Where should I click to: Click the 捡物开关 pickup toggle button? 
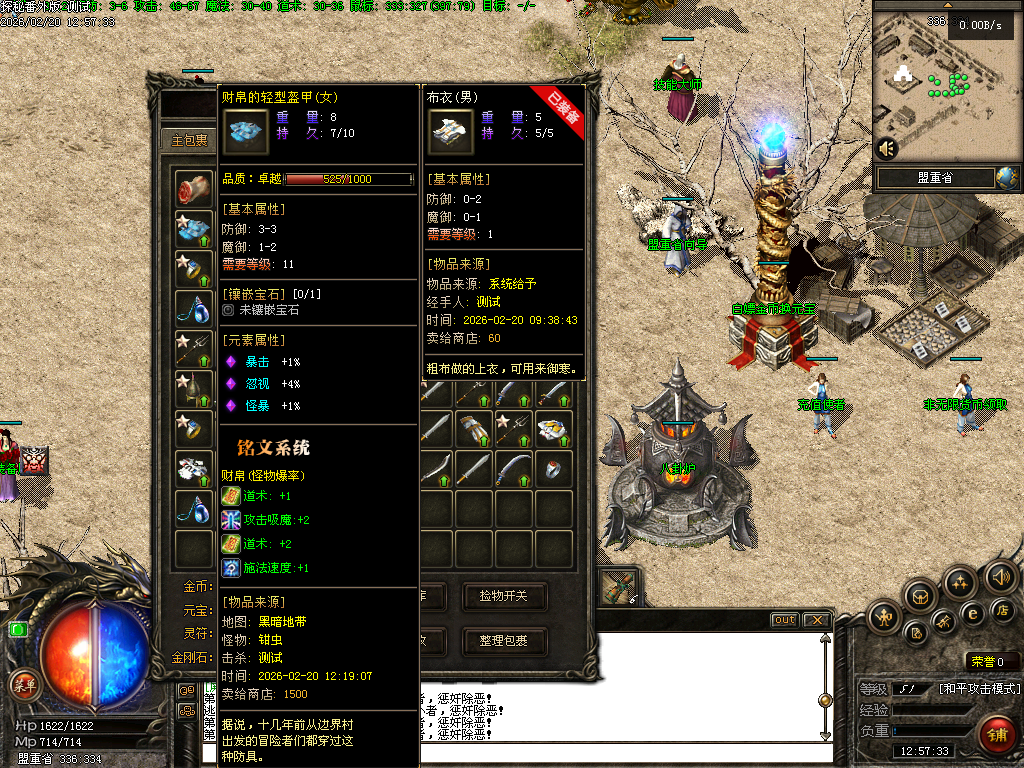(x=510, y=597)
